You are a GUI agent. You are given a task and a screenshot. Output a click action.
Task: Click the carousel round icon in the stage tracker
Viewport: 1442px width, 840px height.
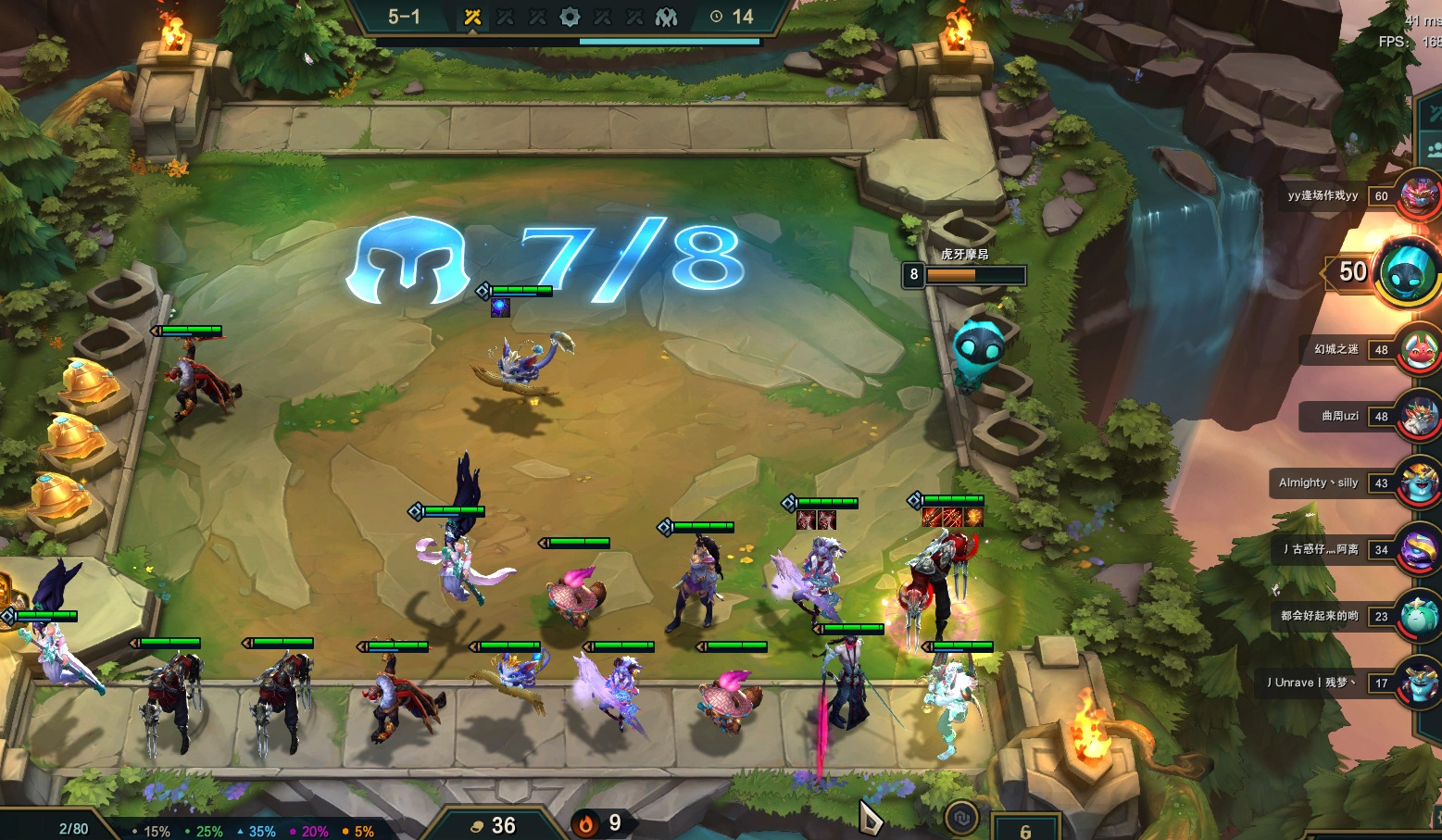tap(571, 17)
